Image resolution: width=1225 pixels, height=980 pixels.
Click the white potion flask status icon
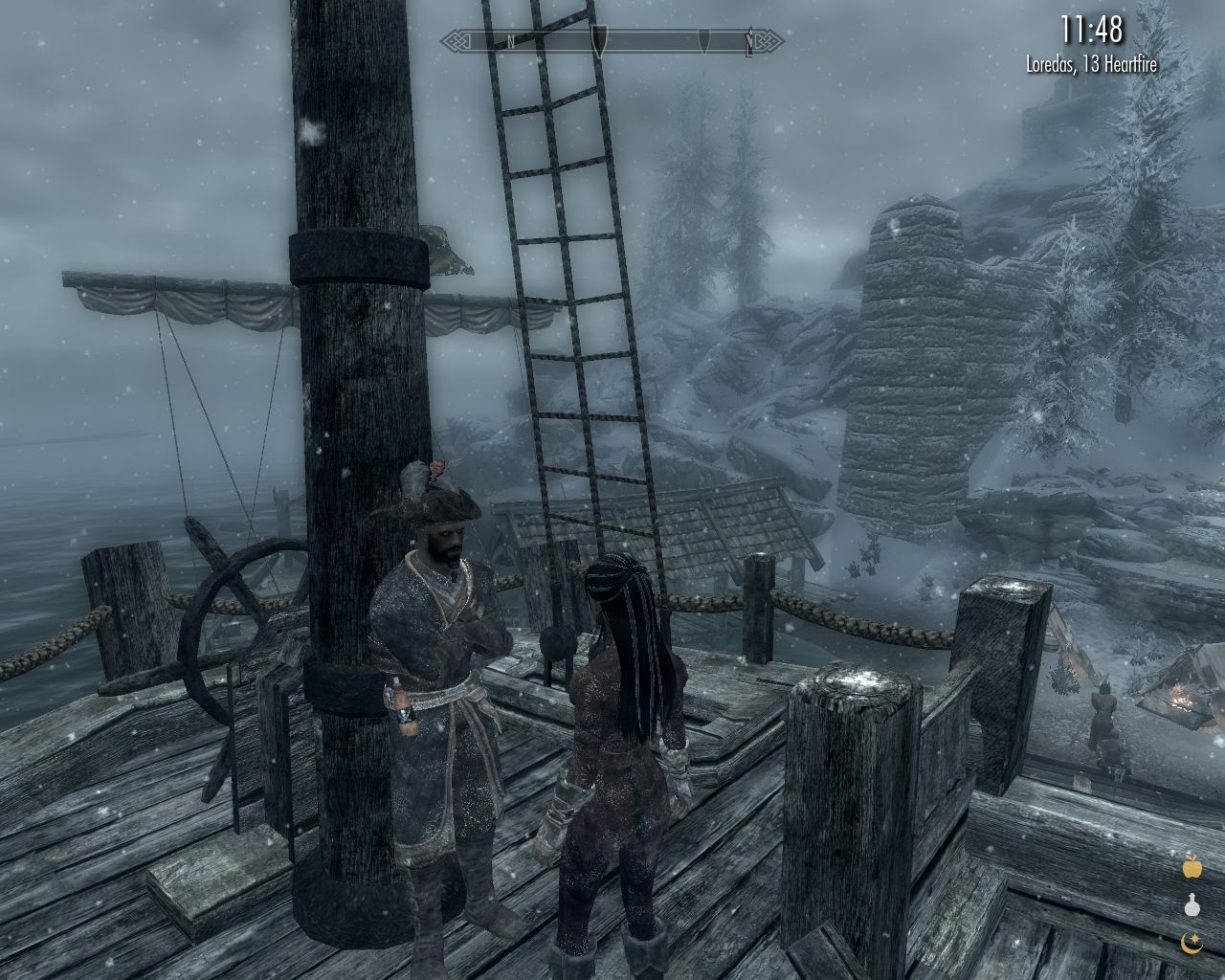pyautogui.click(x=1192, y=905)
